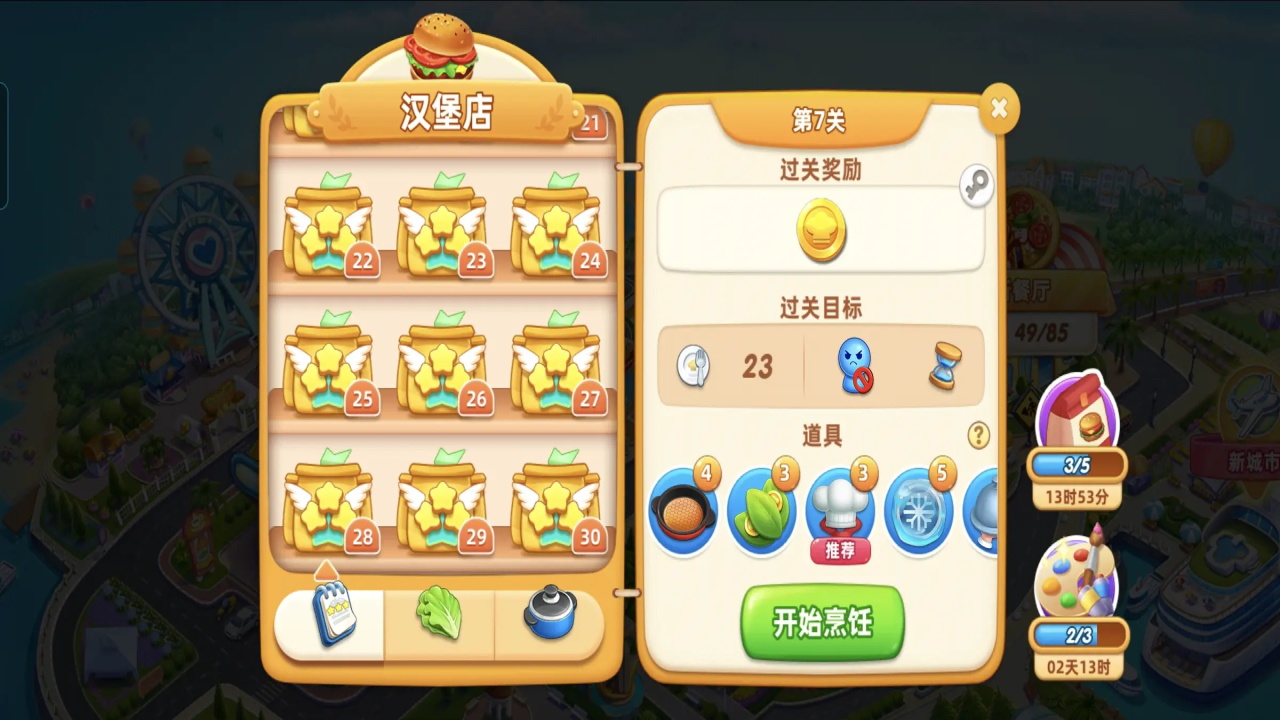Click the burger bag 3/5 progress bar
The image size is (1280, 720).
(1078, 464)
